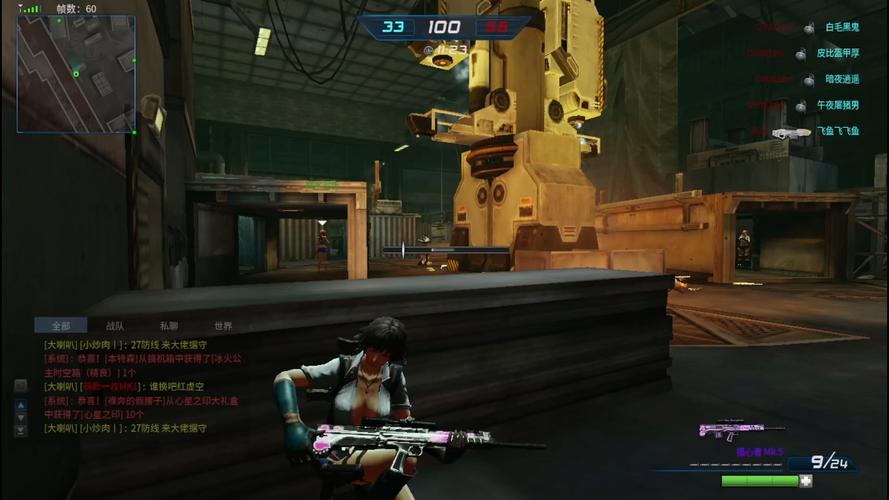Select the 全部 chat tab

(61, 326)
